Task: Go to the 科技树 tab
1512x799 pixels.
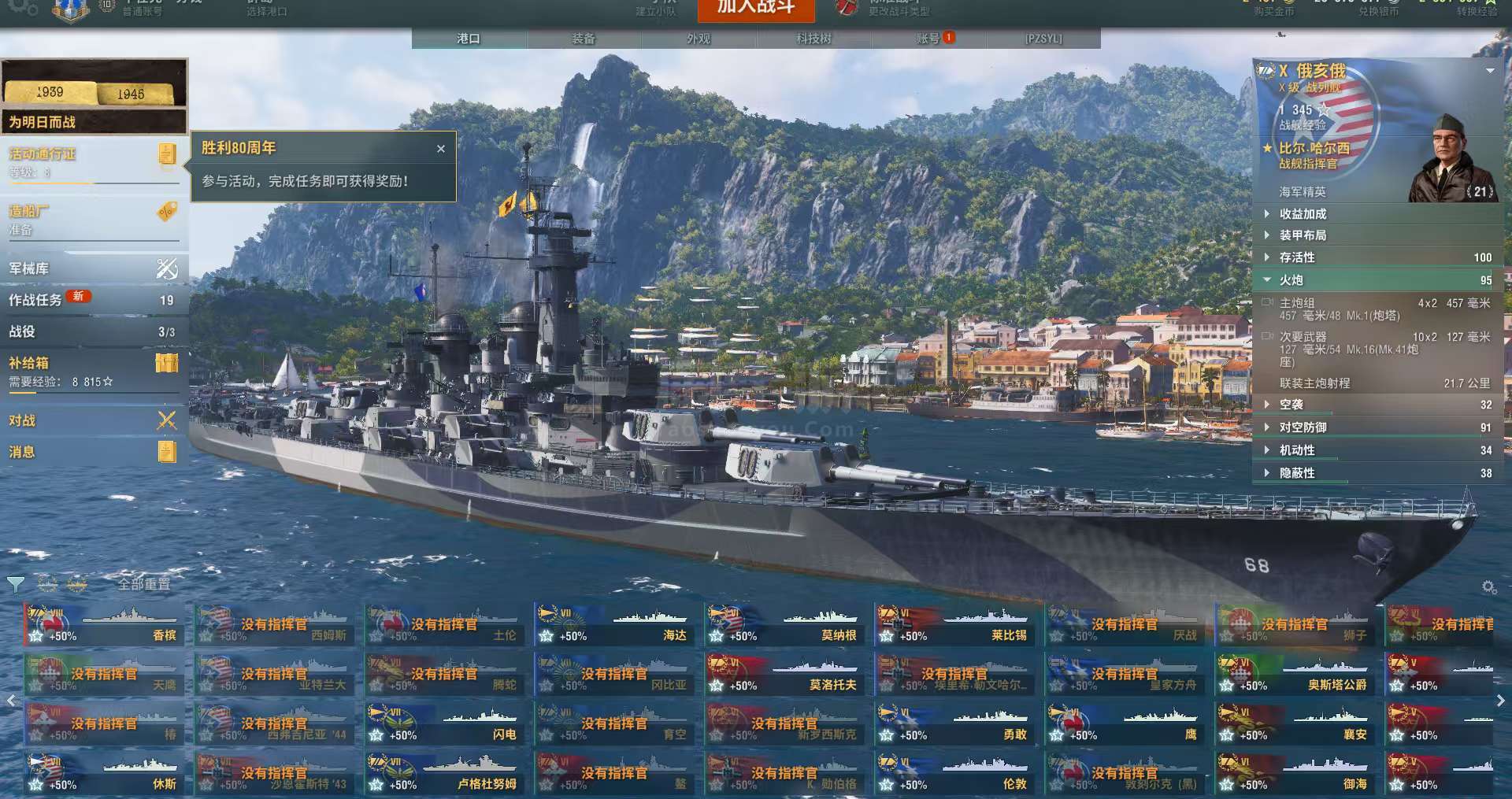Action: pyautogui.click(x=813, y=39)
